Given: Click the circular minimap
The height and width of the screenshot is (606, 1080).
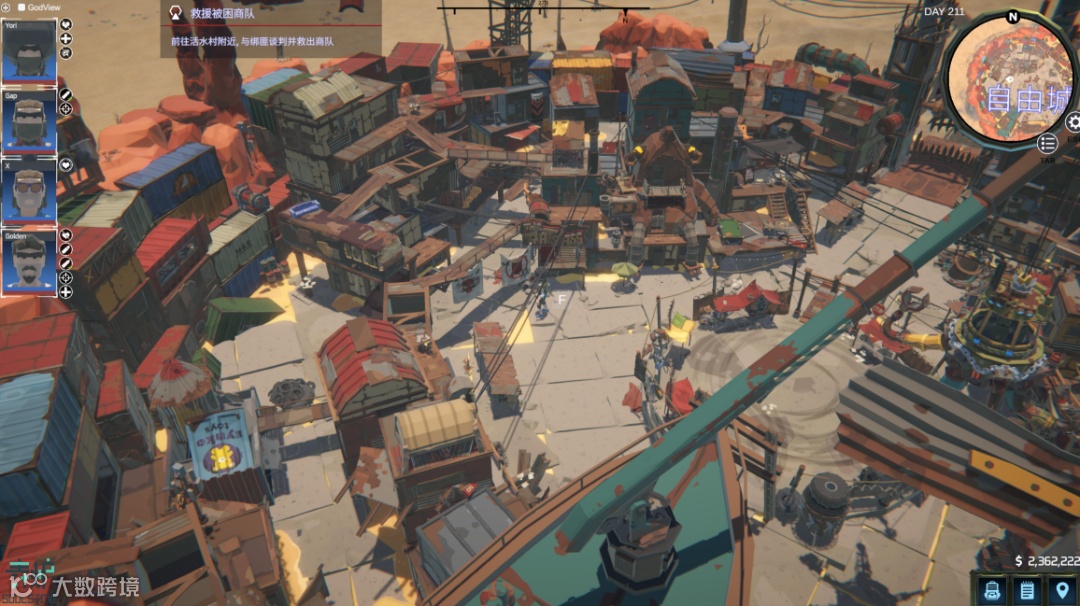Looking at the screenshot, I should 1009,77.
